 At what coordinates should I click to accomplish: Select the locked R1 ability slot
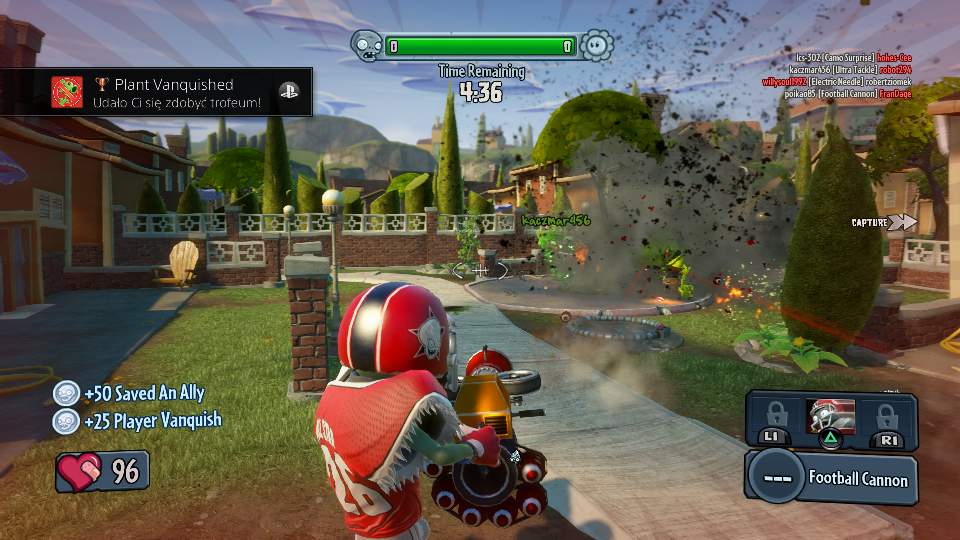pyautogui.click(x=886, y=420)
